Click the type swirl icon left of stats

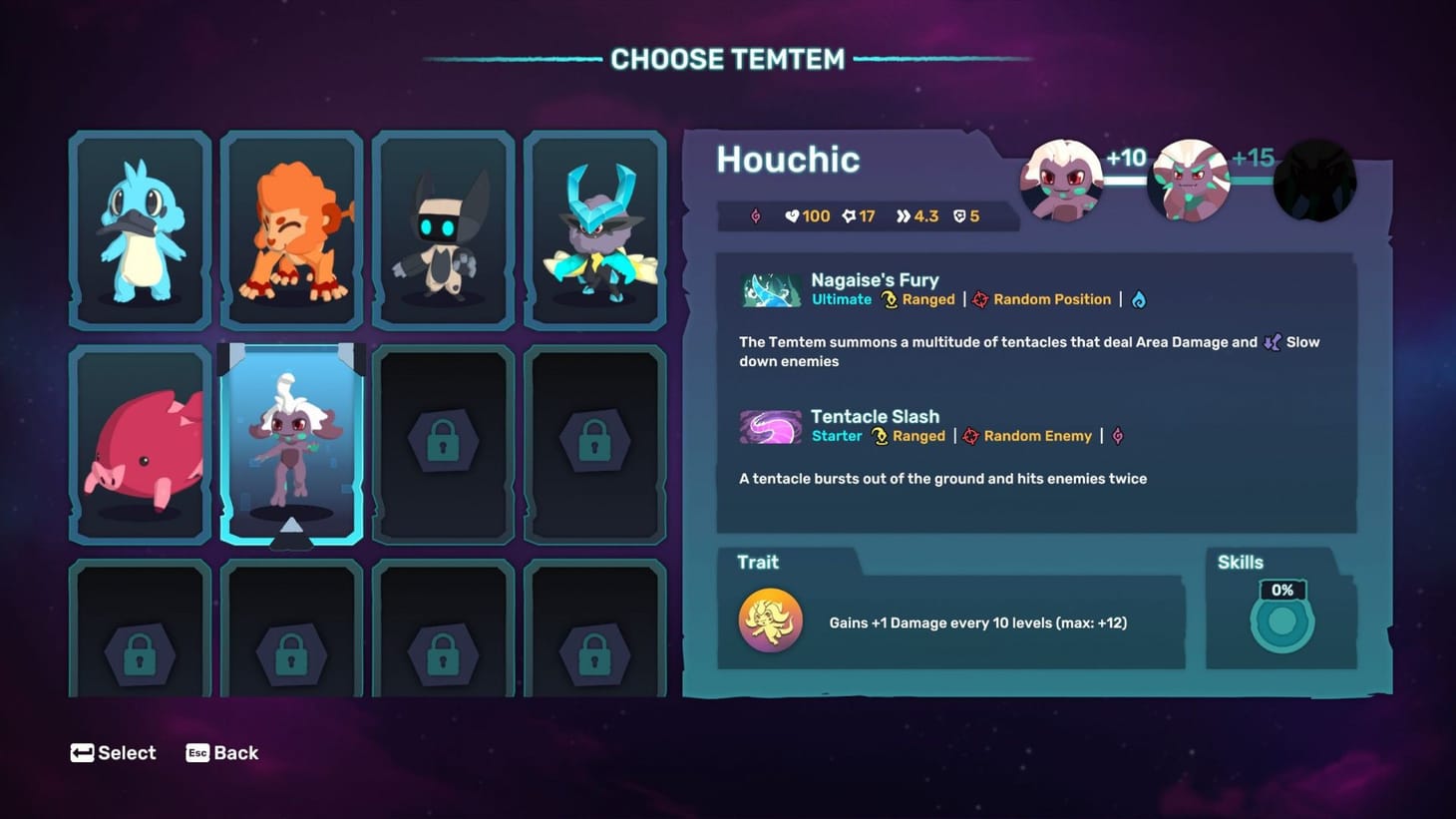755,215
